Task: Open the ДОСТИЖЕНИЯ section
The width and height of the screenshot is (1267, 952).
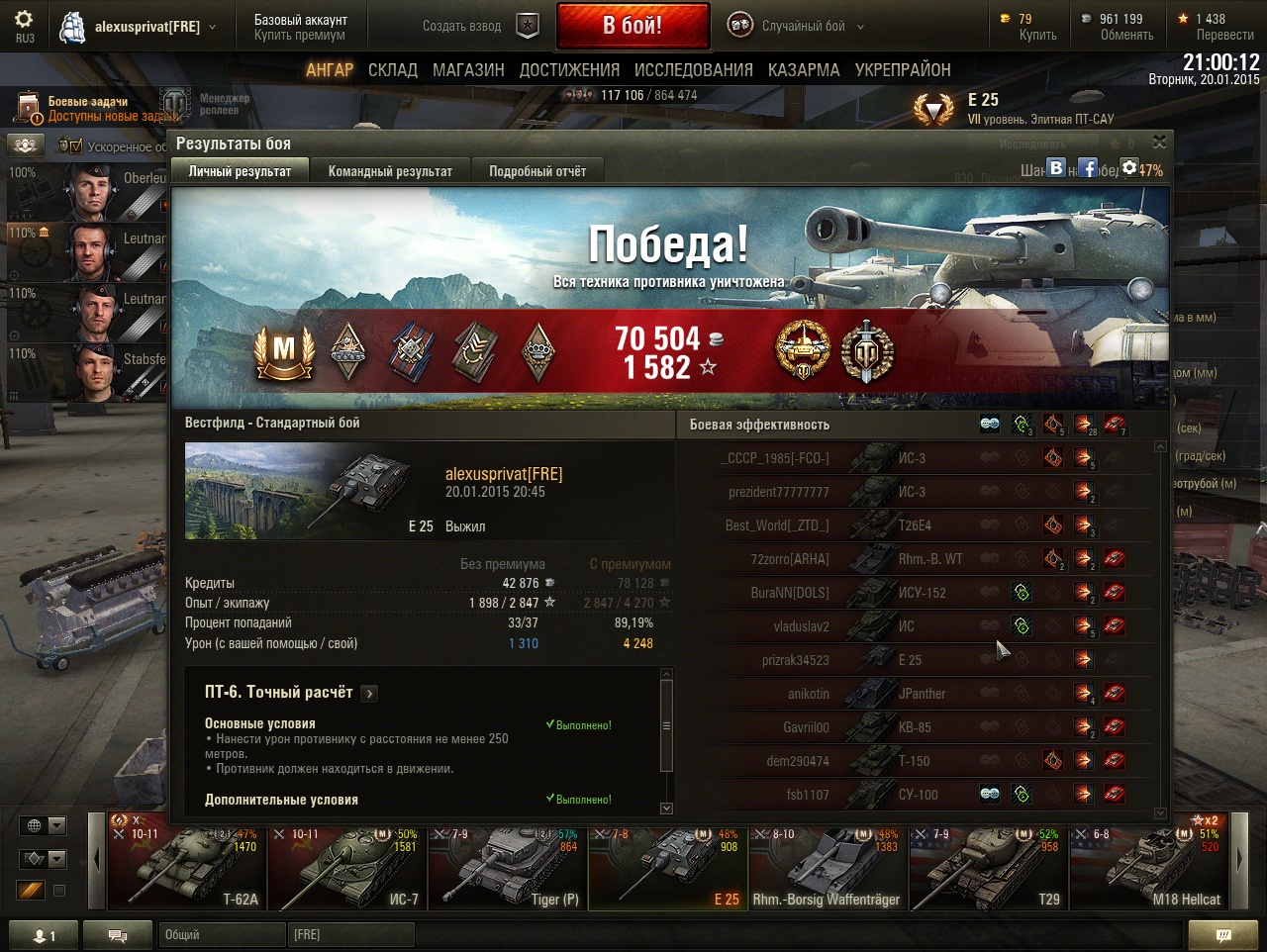Action: (x=569, y=70)
